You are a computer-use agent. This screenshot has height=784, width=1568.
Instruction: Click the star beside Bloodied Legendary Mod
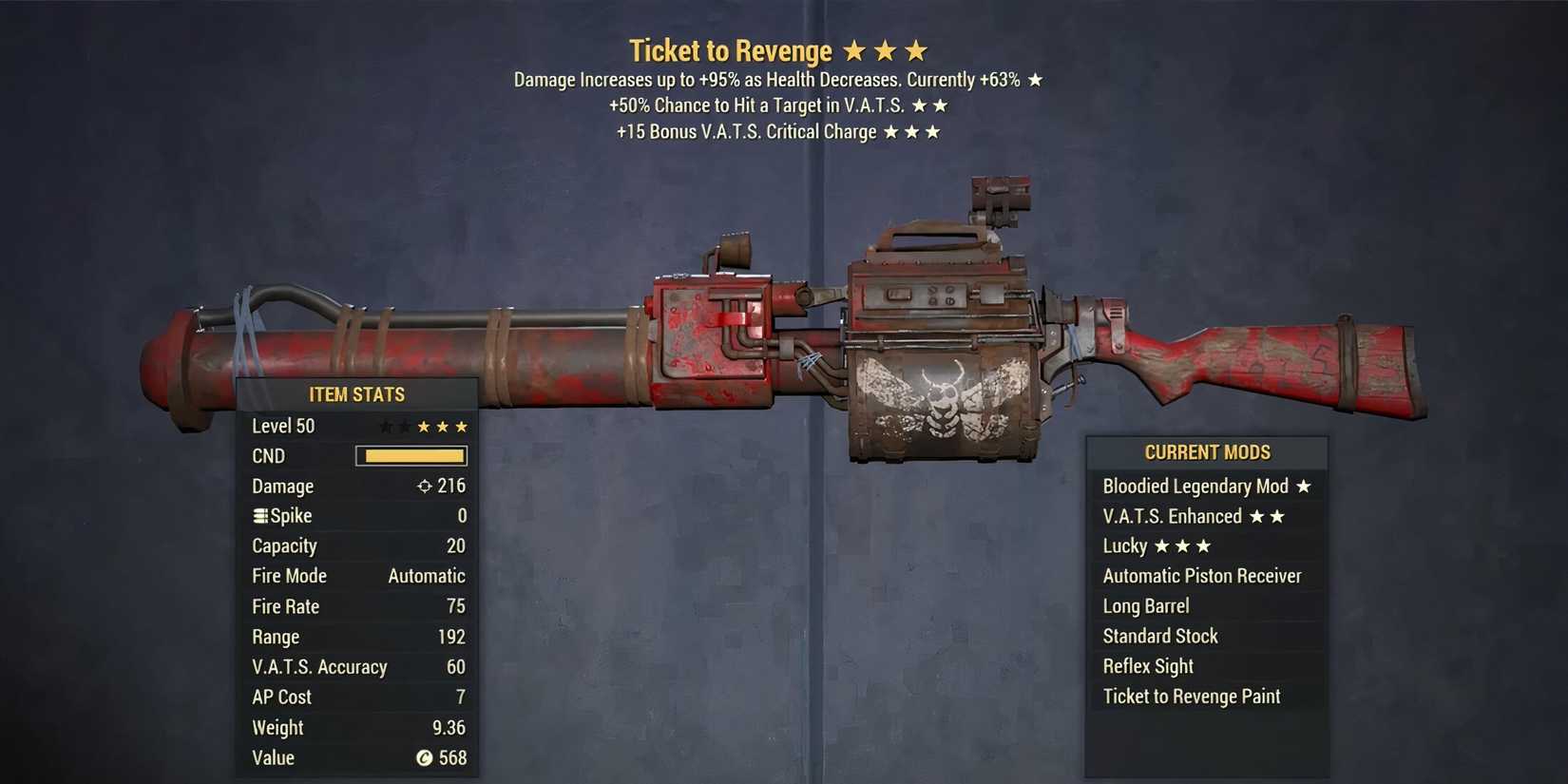(x=1305, y=486)
